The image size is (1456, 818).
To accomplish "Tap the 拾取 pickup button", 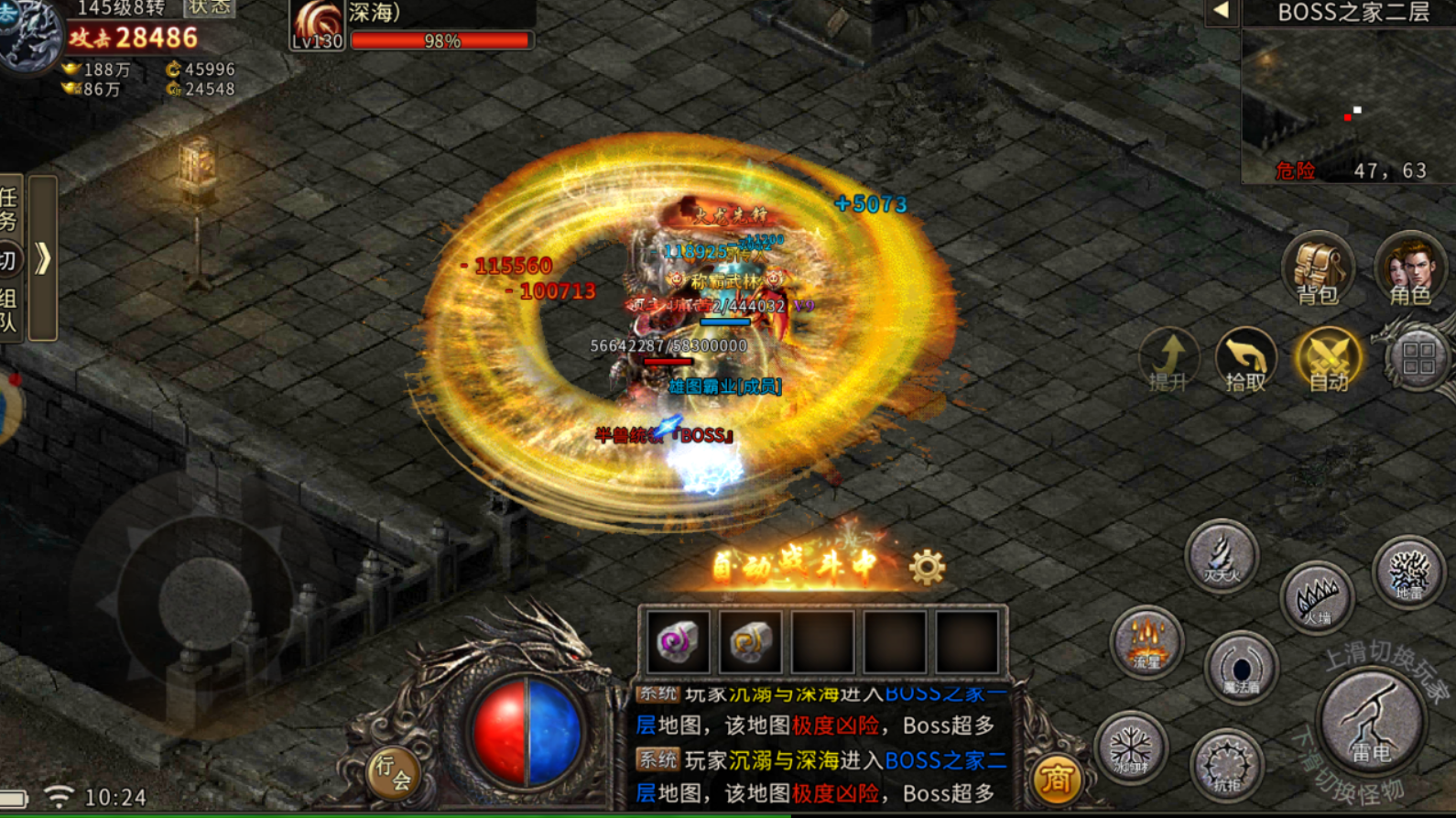I will [1245, 359].
